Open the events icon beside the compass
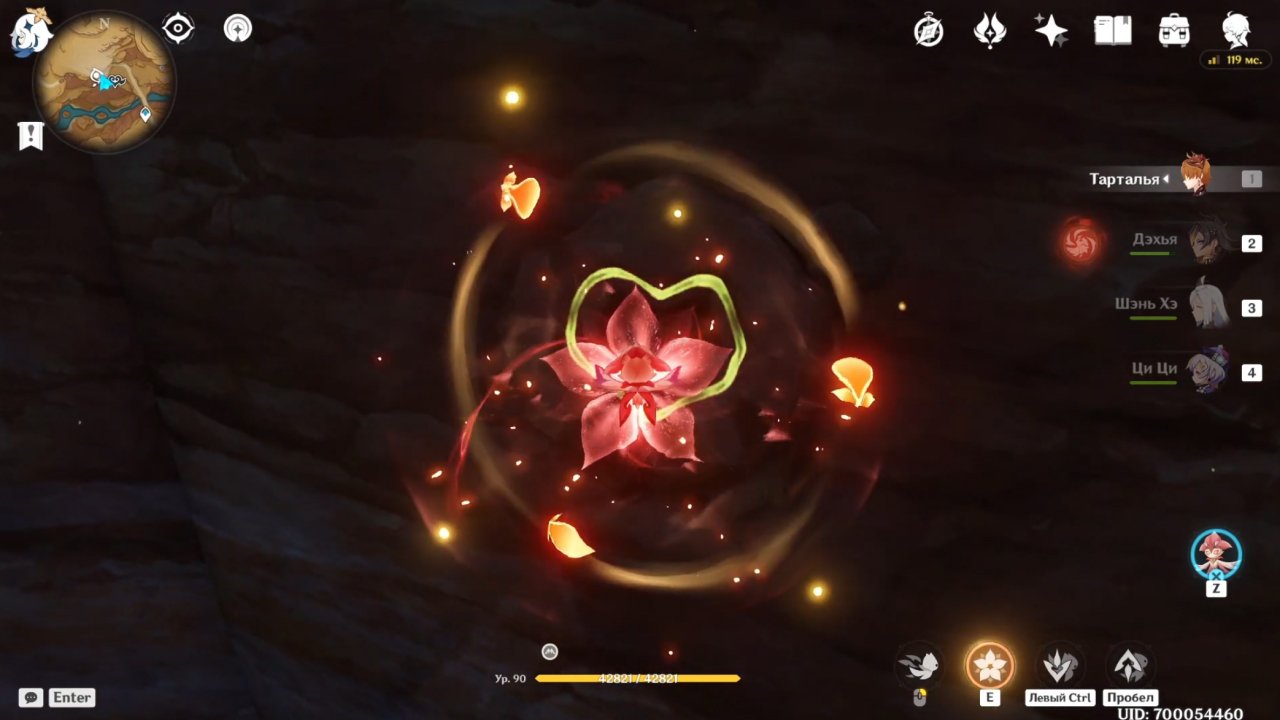Viewport: 1280px width, 720px height. [x=990, y=31]
